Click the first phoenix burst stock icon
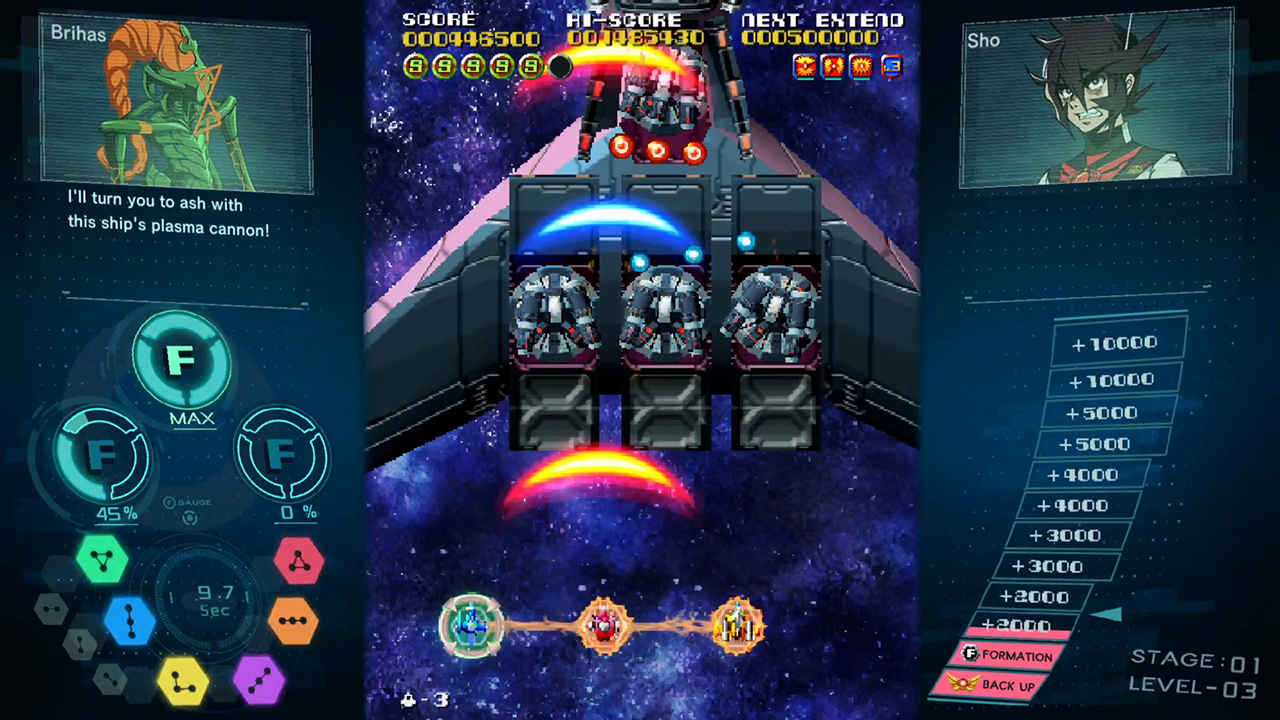The image size is (1280, 720). tap(805, 66)
